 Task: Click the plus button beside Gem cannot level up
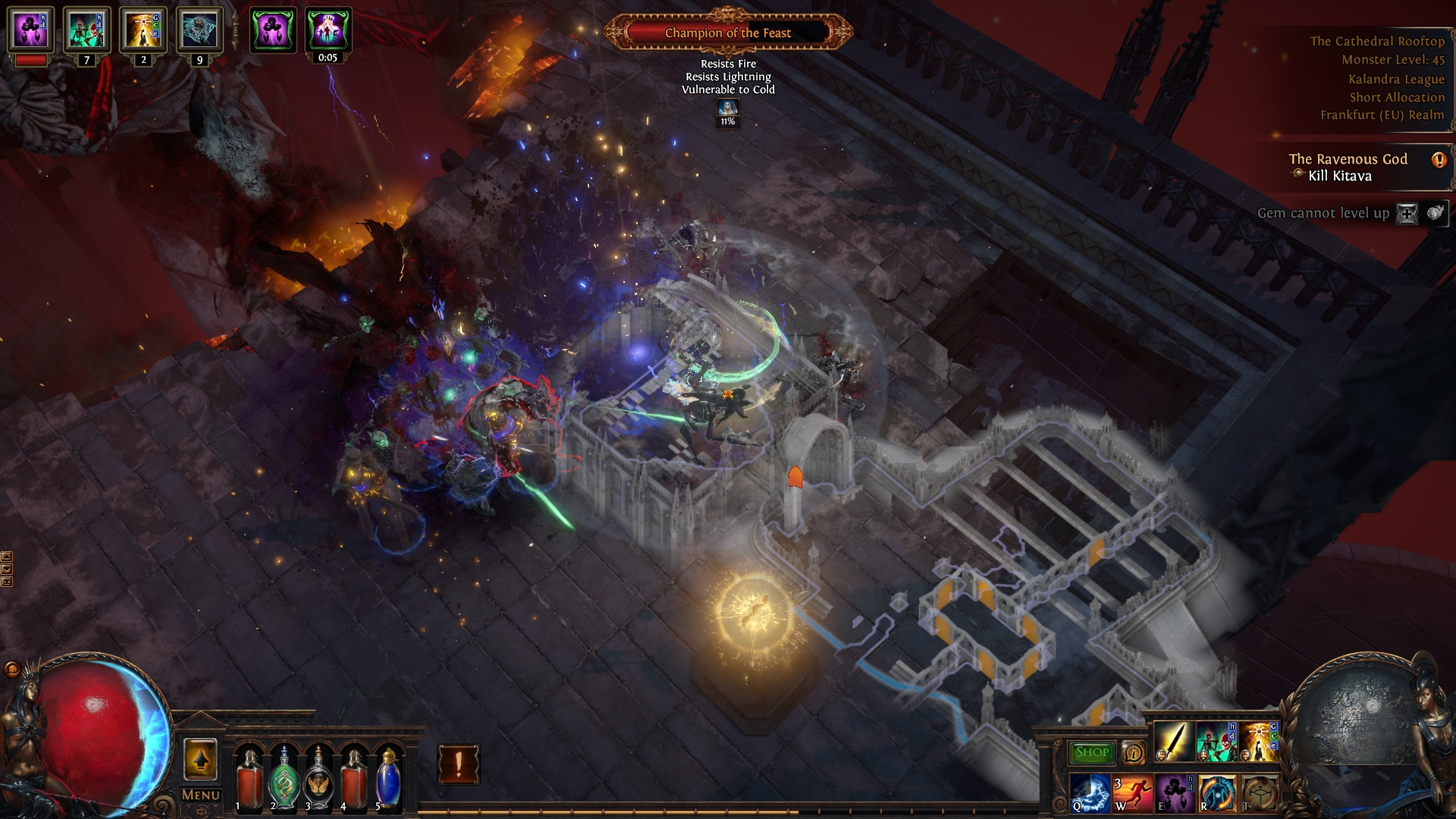pyautogui.click(x=1407, y=213)
